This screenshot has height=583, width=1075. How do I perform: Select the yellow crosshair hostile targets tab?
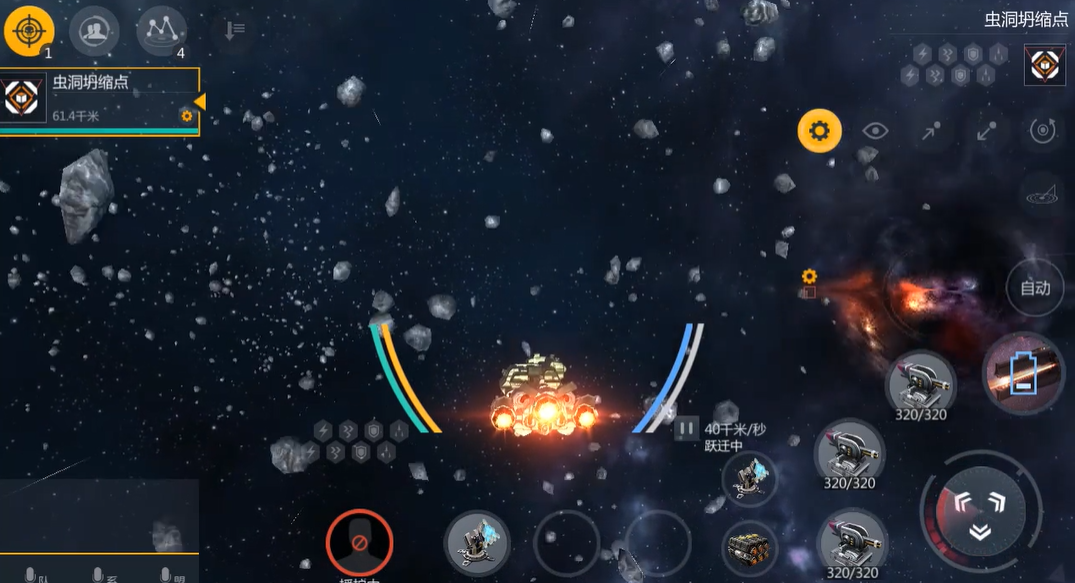[29, 31]
